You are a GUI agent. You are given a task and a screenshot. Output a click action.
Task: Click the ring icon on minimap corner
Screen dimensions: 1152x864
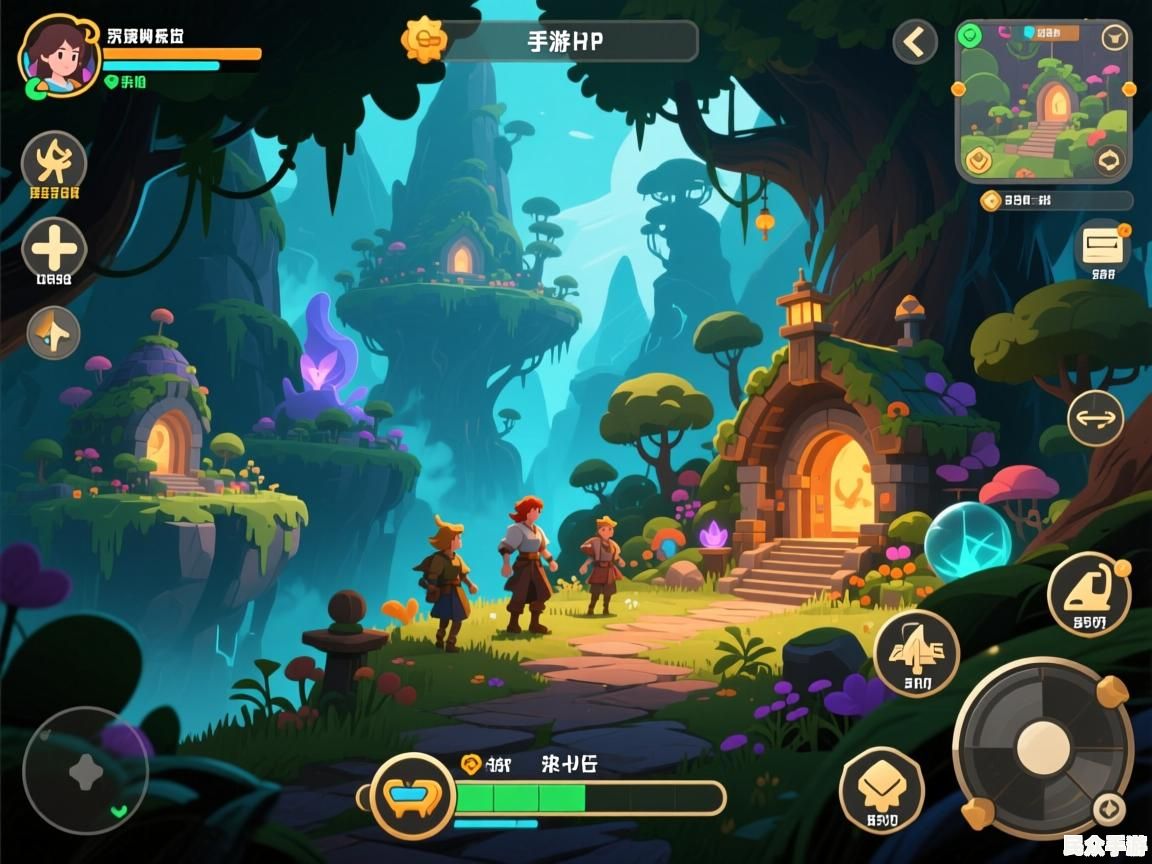point(1109,160)
